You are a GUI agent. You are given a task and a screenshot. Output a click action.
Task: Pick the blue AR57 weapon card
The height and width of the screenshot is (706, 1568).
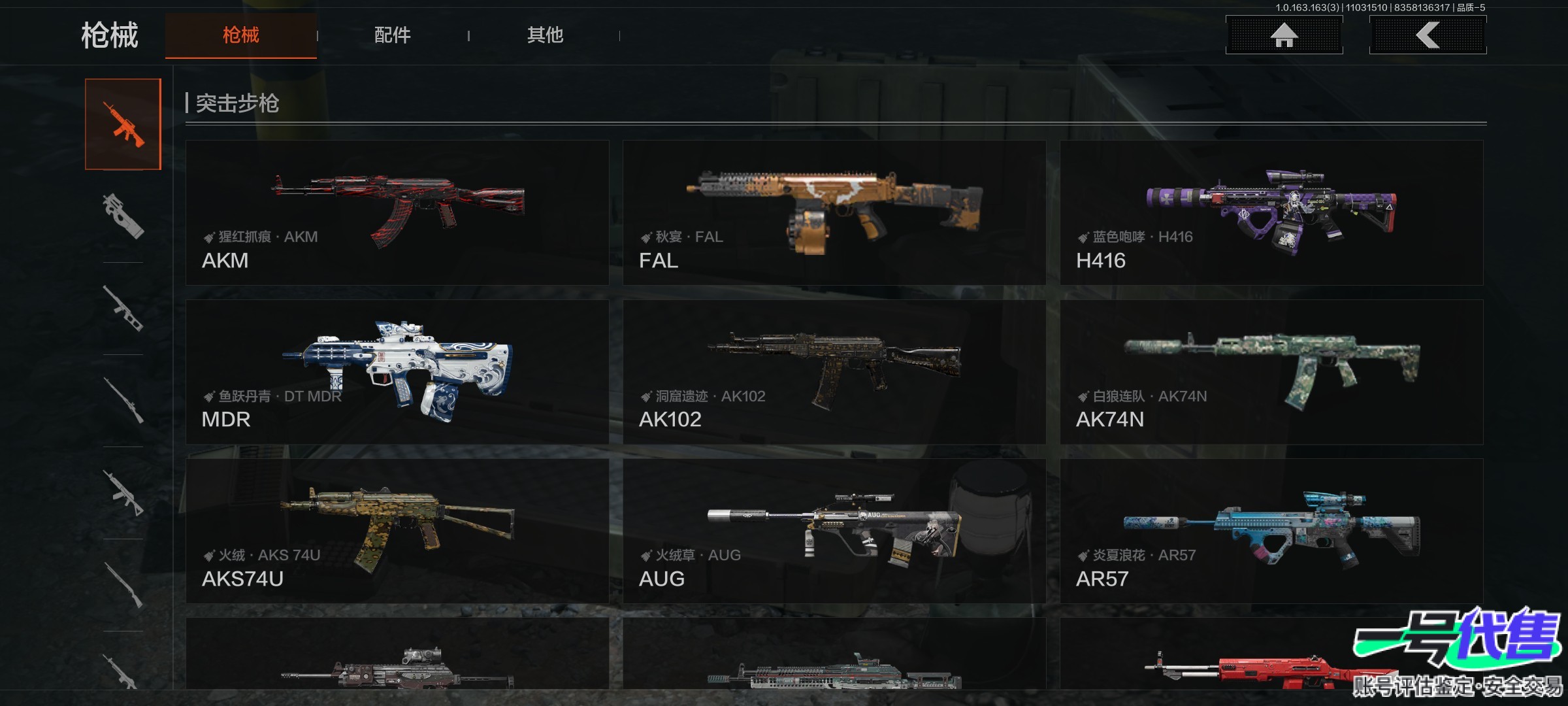(x=1271, y=531)
